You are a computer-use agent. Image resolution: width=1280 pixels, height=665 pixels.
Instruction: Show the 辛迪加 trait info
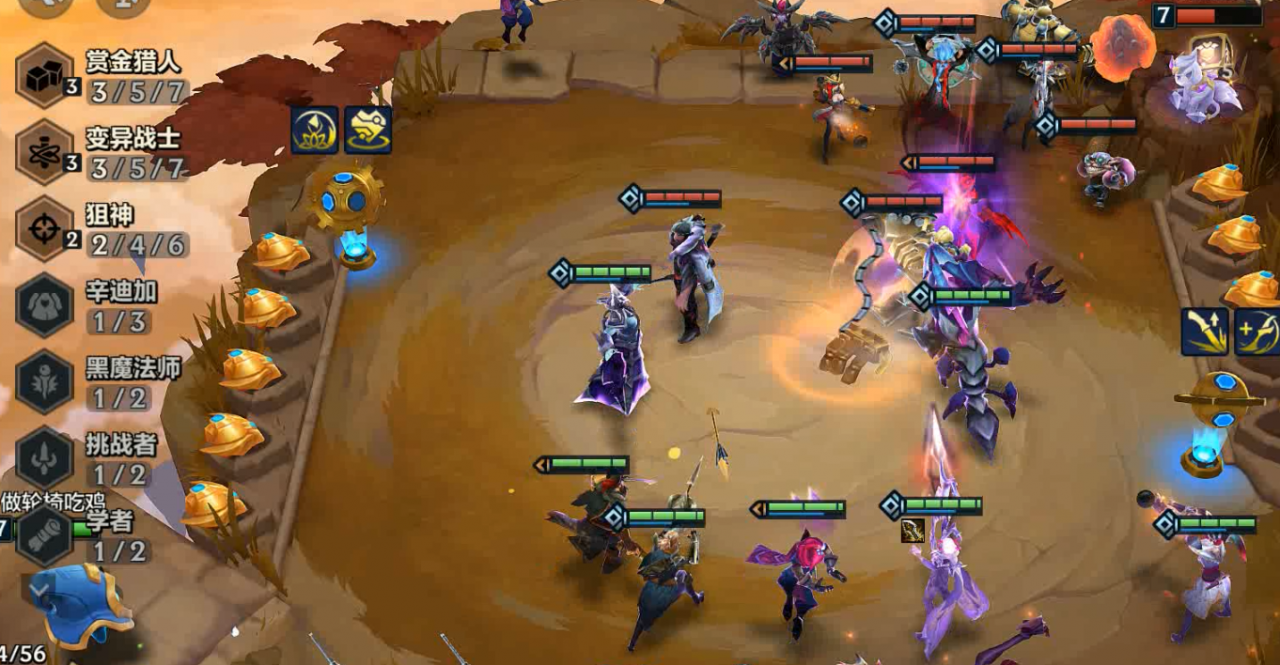[x=45, y=305]
